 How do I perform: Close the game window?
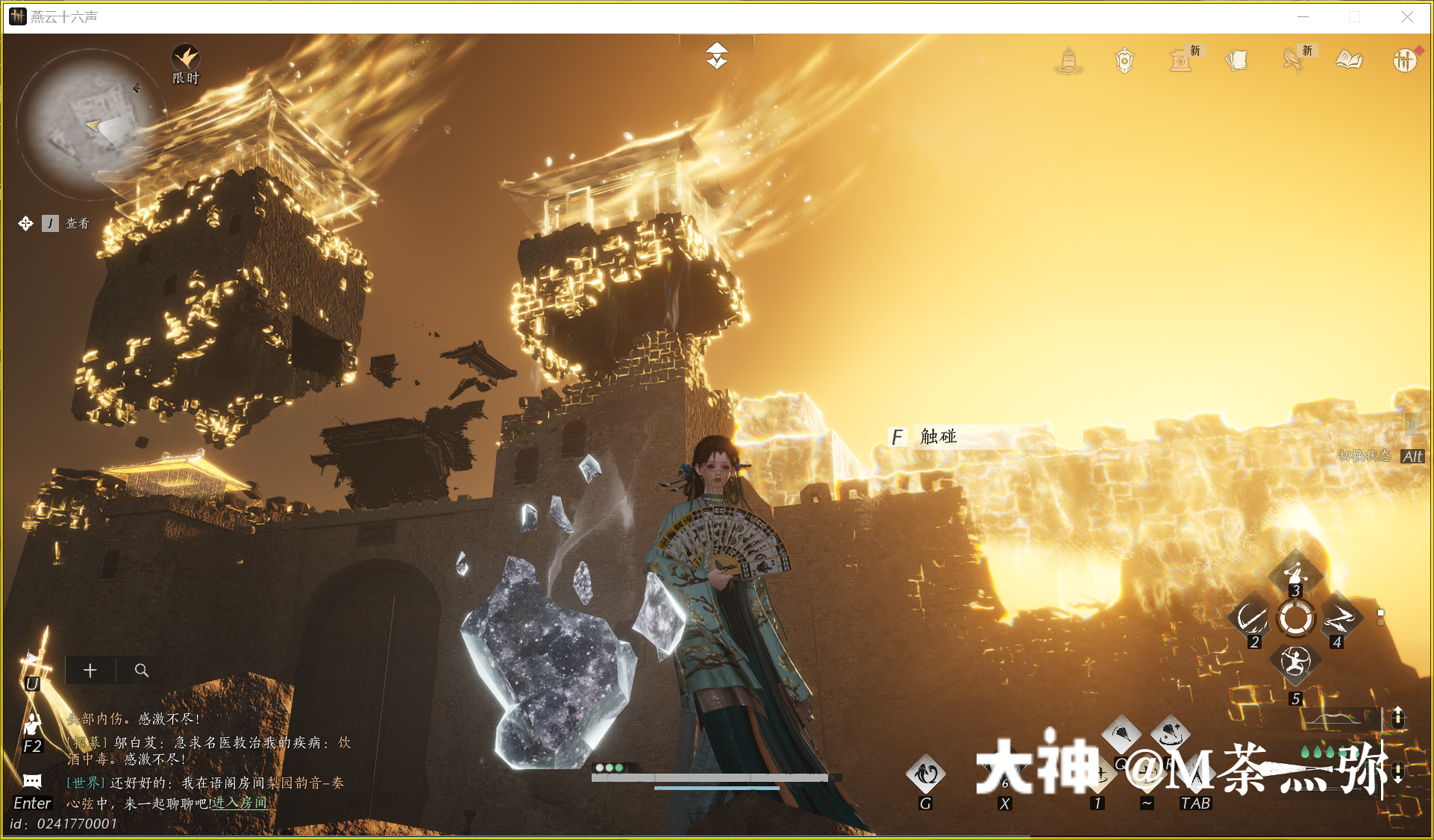(1407, 17)
